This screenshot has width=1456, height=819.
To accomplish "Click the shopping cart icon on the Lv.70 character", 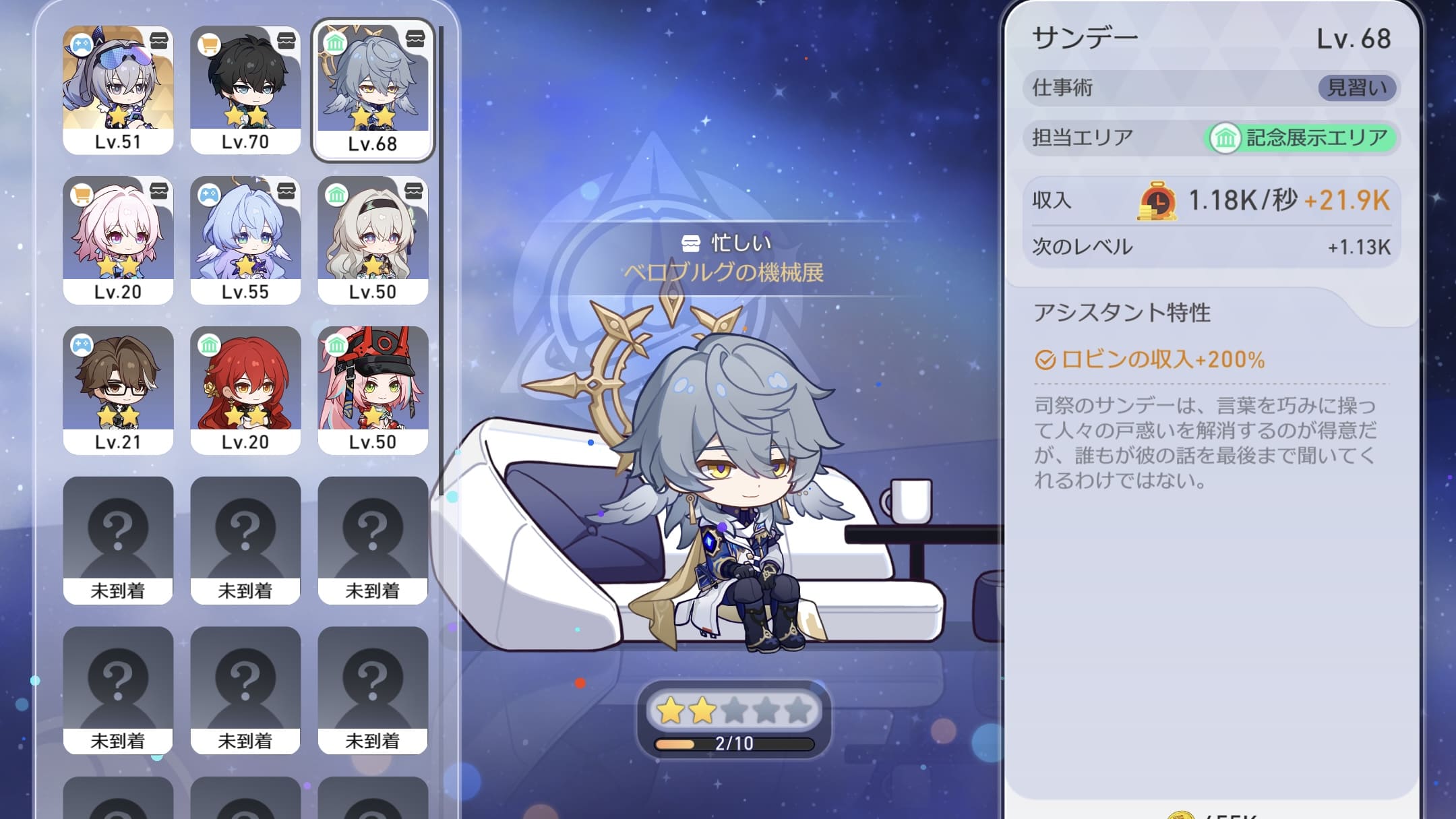I will (210, 44).
